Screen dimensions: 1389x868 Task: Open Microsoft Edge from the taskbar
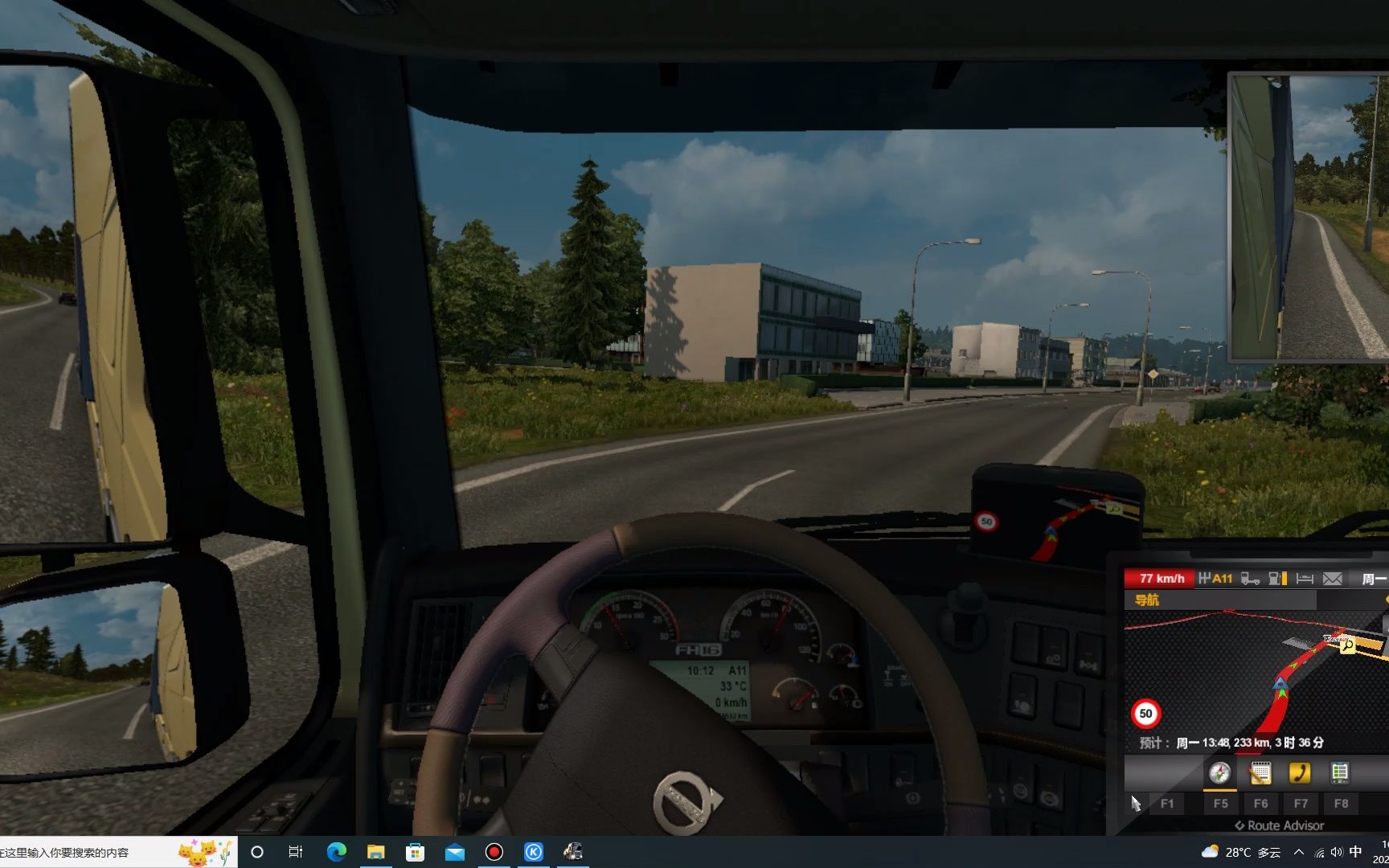coord(336,852)
